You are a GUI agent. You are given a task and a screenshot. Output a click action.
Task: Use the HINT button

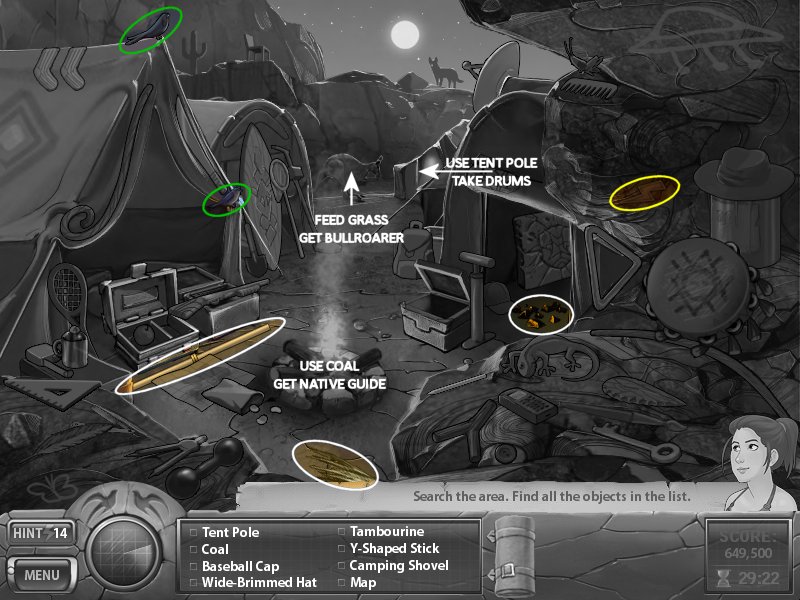[x=41, y=533]
